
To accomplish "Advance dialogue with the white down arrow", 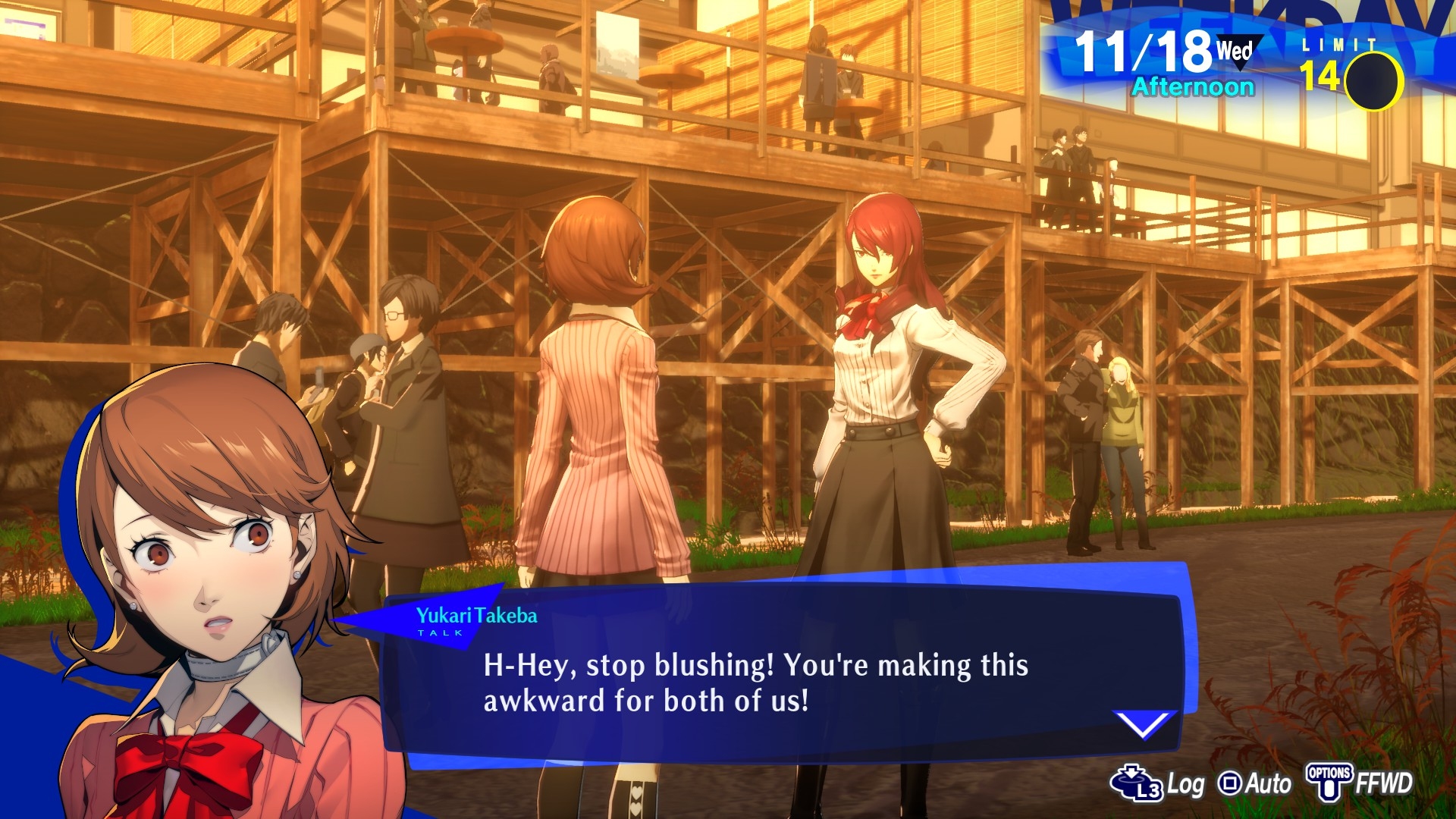I will pyautogui.click(x=1144, y=724).
